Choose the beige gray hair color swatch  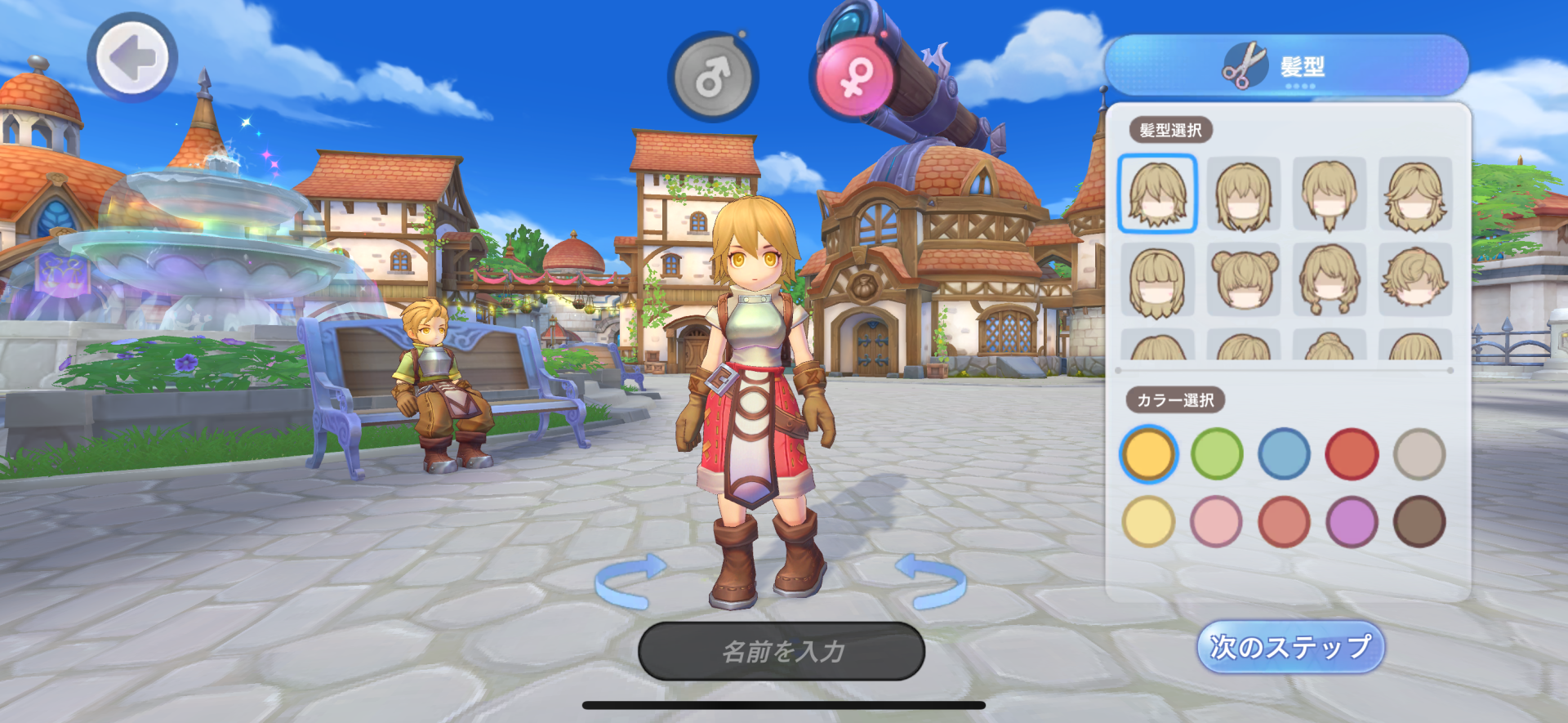coord(1419,453)
